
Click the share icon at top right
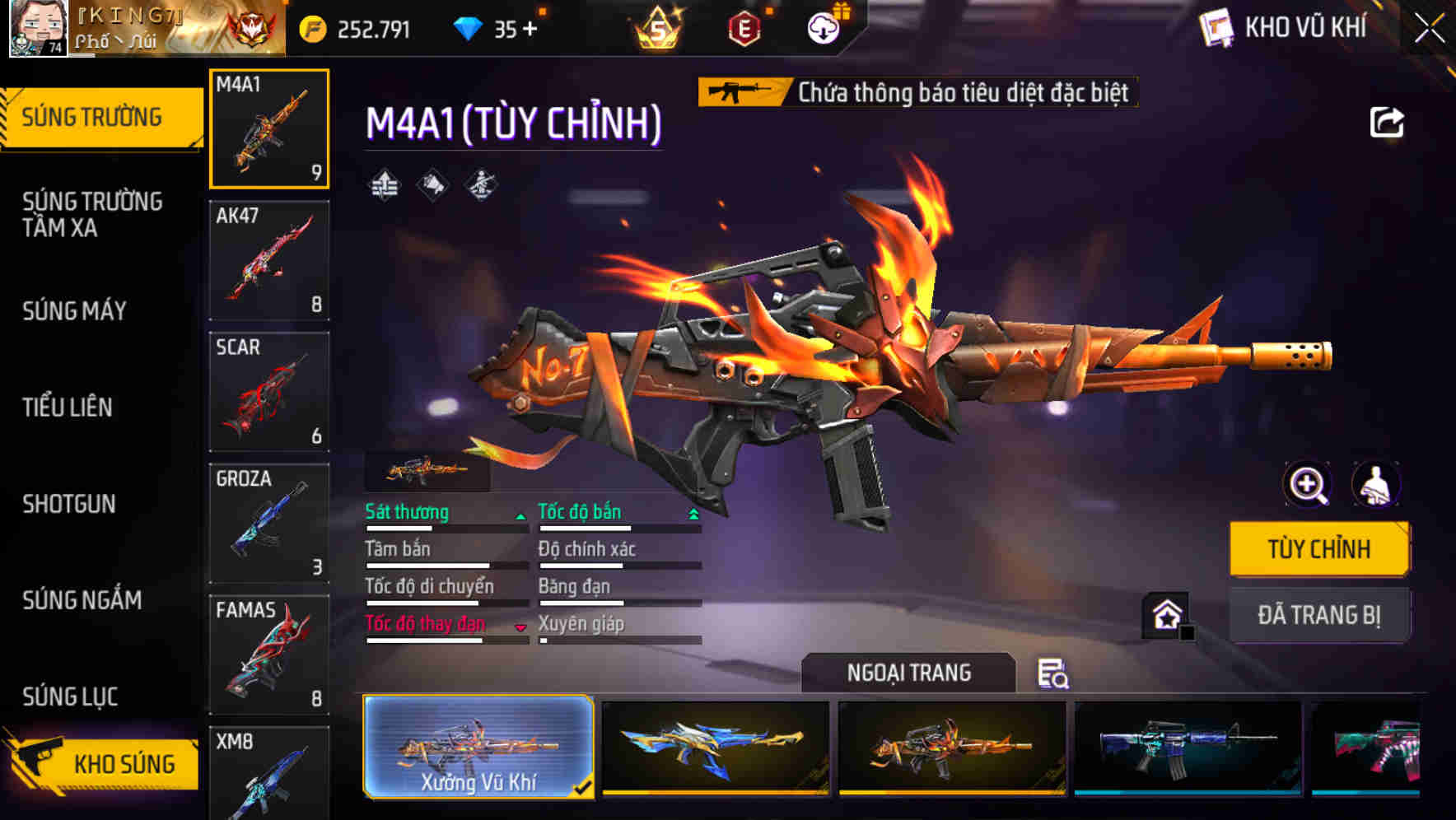(1387, 122)
